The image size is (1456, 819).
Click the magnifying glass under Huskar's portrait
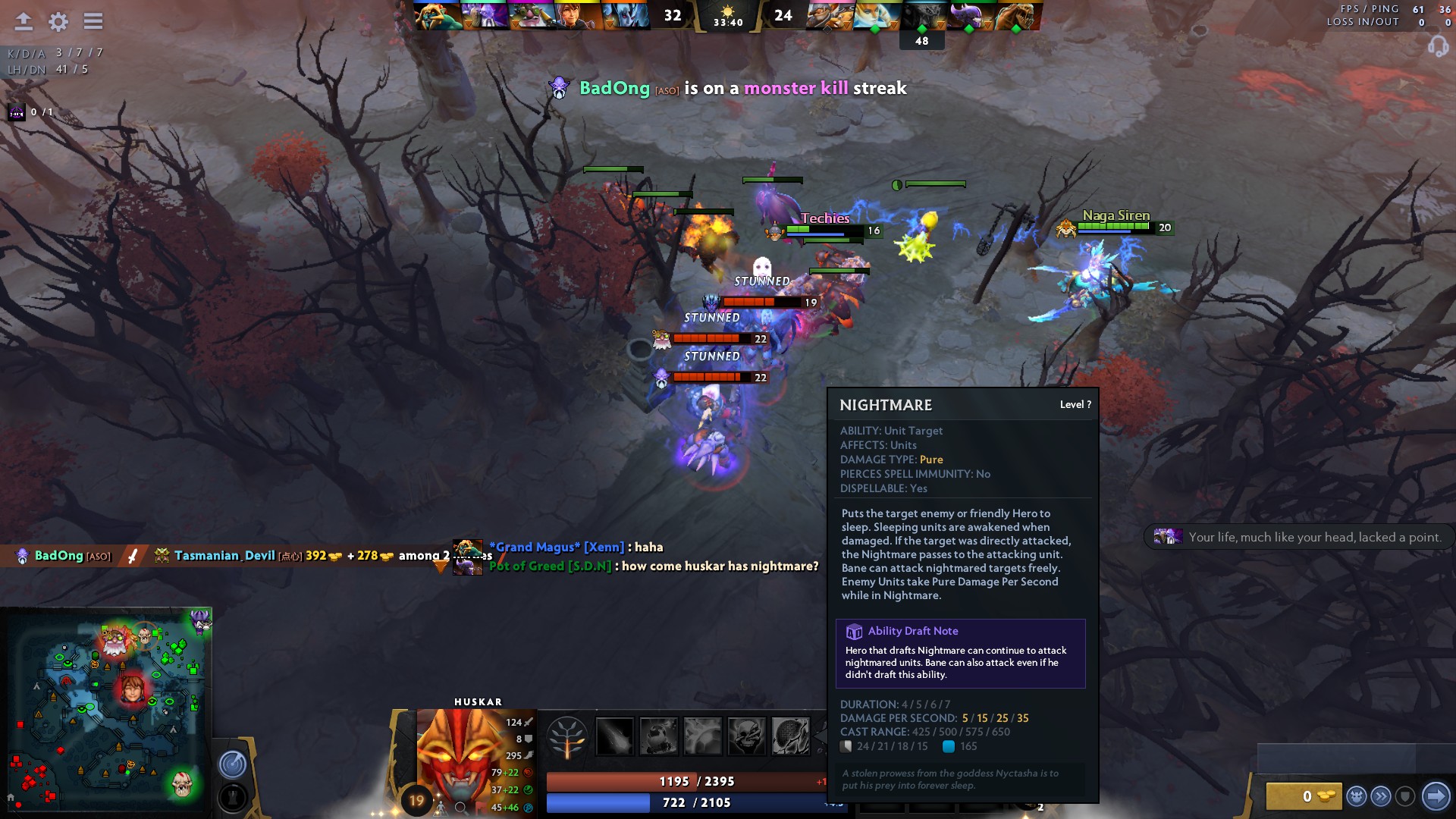[x=461, y=808]
